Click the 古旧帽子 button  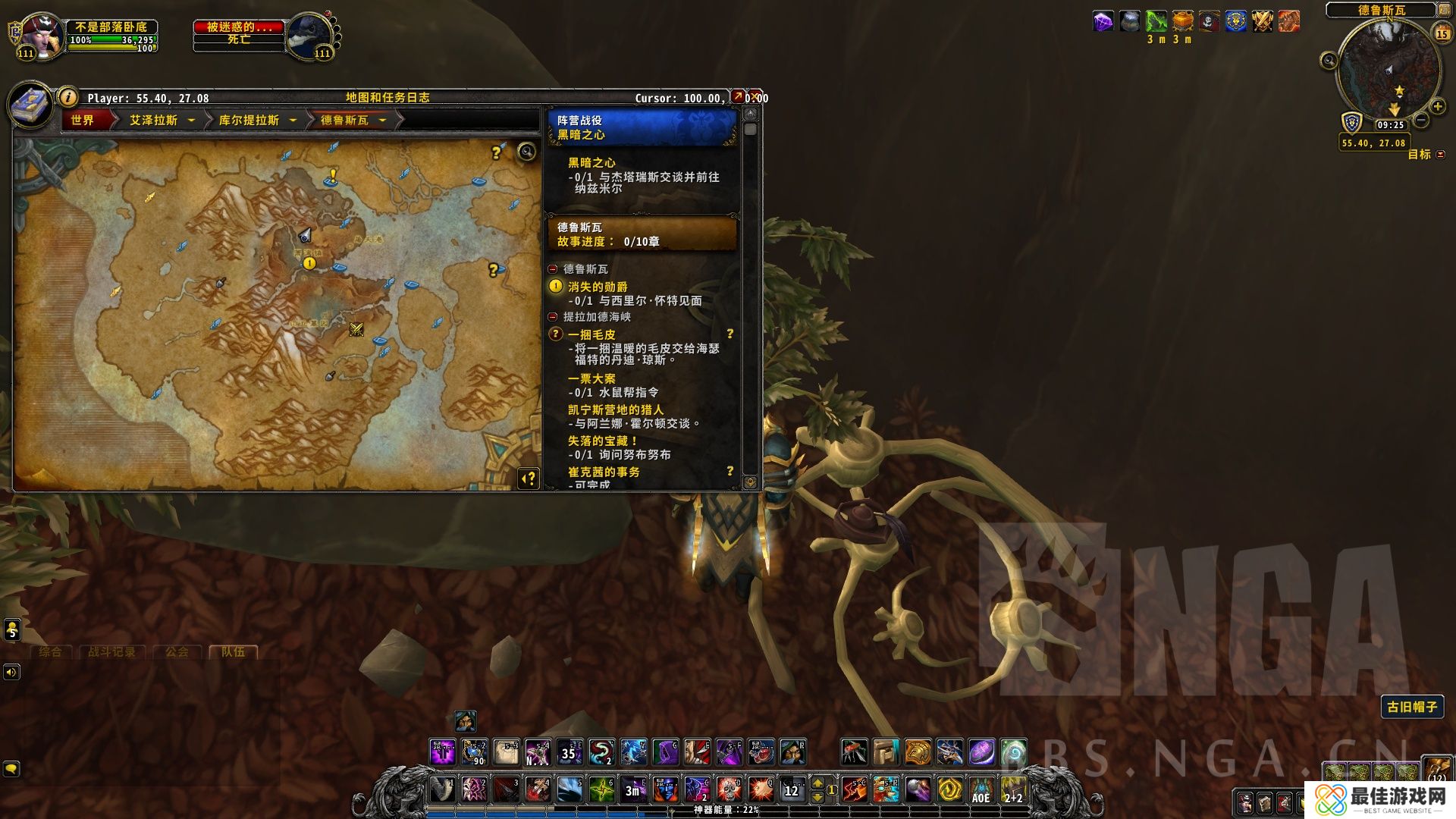(1412, 707)
